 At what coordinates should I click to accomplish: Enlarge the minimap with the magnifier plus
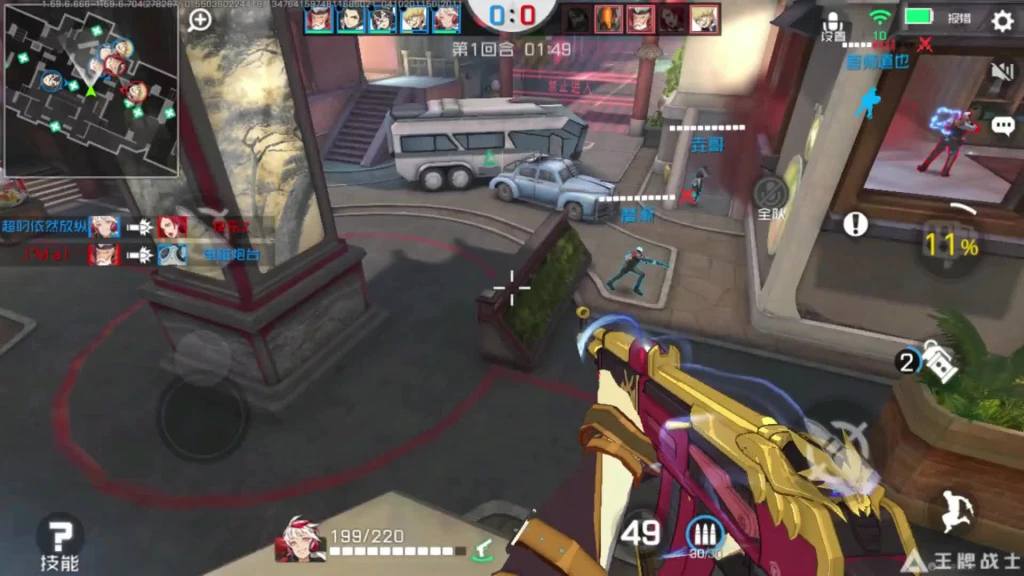click(x=200, y=20)
